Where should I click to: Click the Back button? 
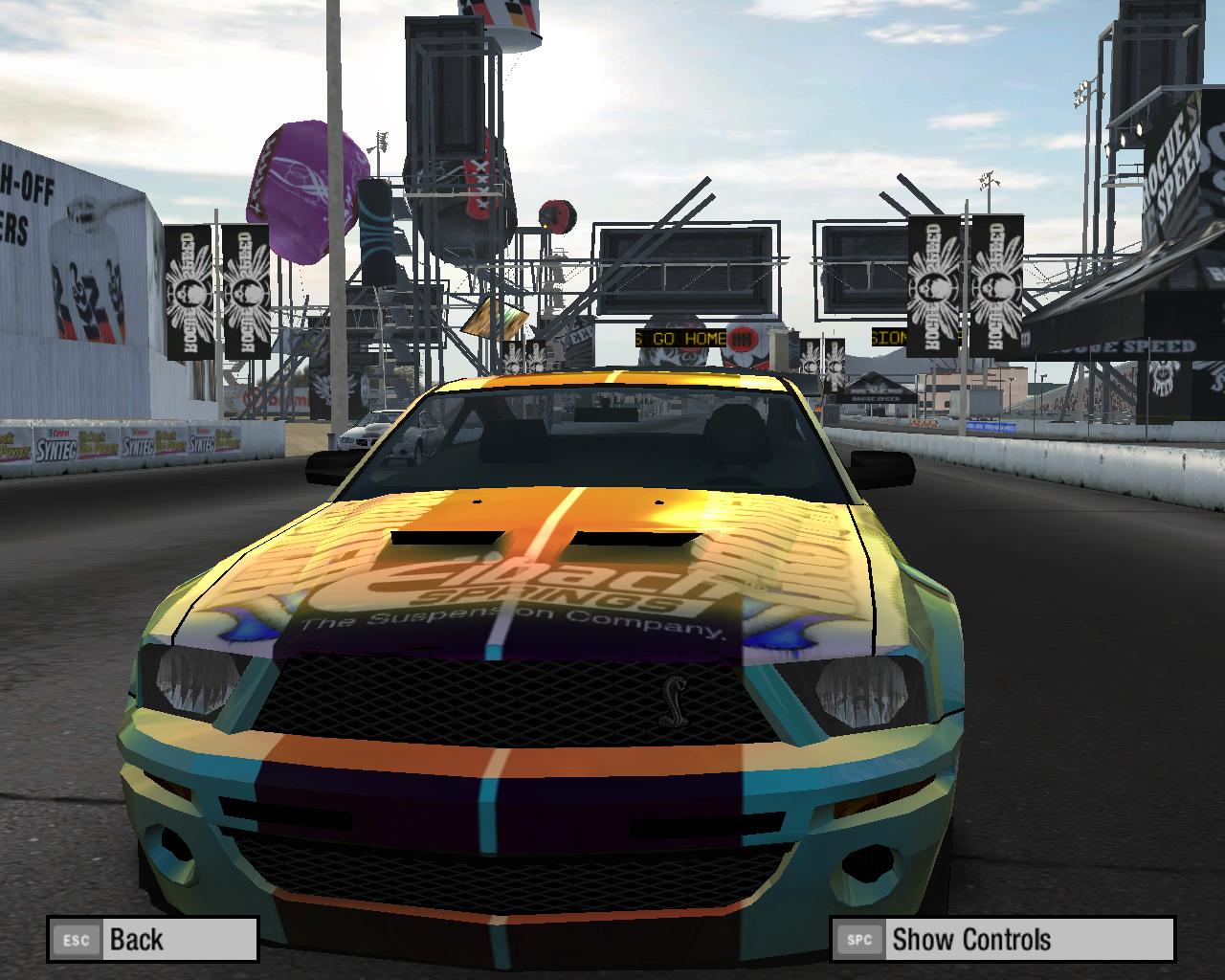coord(153,939)
